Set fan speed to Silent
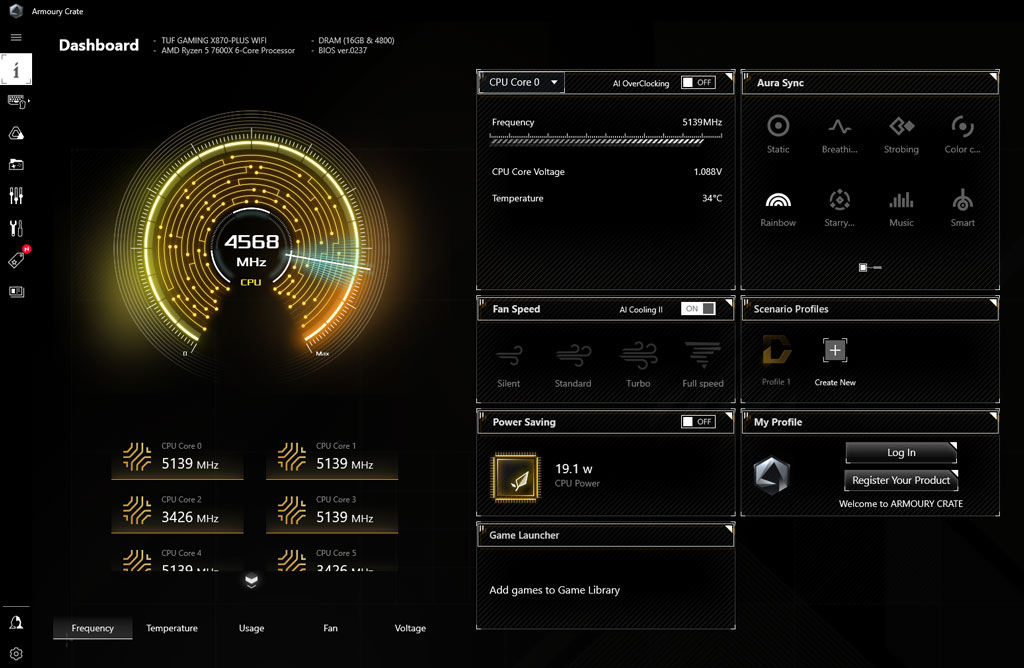1024x668 pixels. (509, 363)
